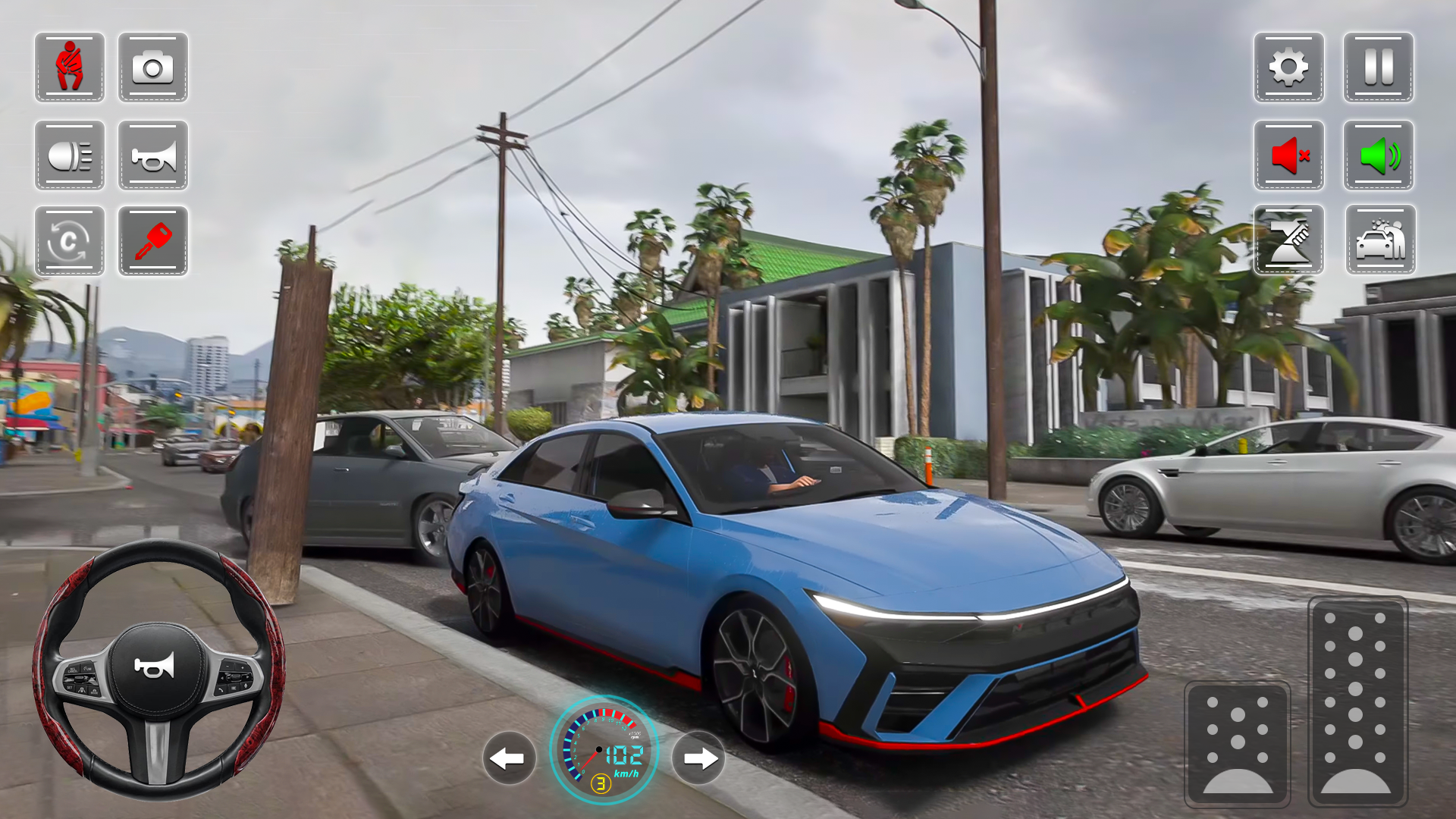This screenshot has height=819, width=1456.
Task: Honk using the horn icon
Action: click(x=152, y=155)
